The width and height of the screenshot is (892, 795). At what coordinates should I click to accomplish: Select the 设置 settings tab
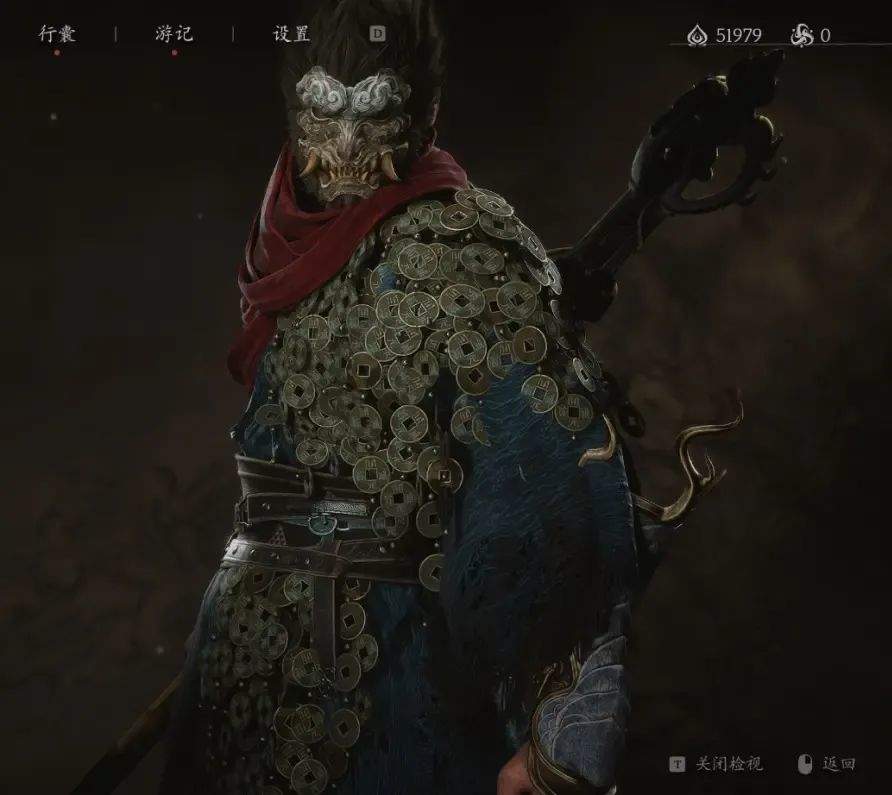[x=291, y=34]
